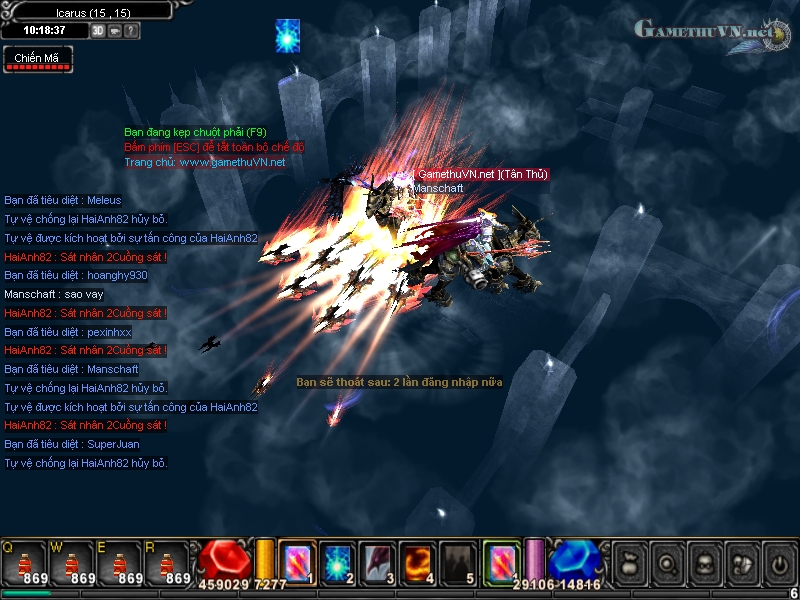Use the potion in slot E
Image resolution: width=800 pixels, height=600 pixels.
pos(117,565)
